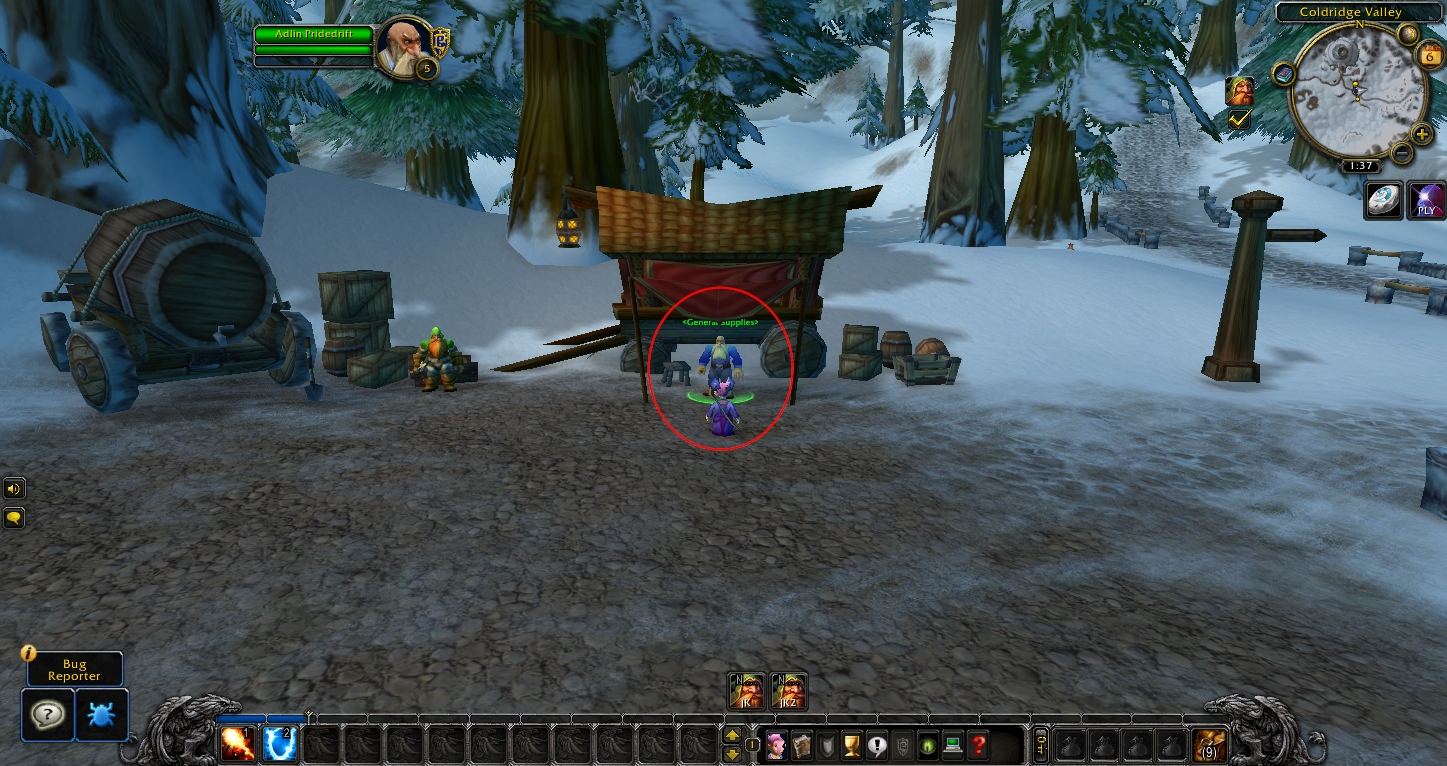Open the game menu computer icon
The height and width of the screenshot is (766, 1447).
coord(953,745)
